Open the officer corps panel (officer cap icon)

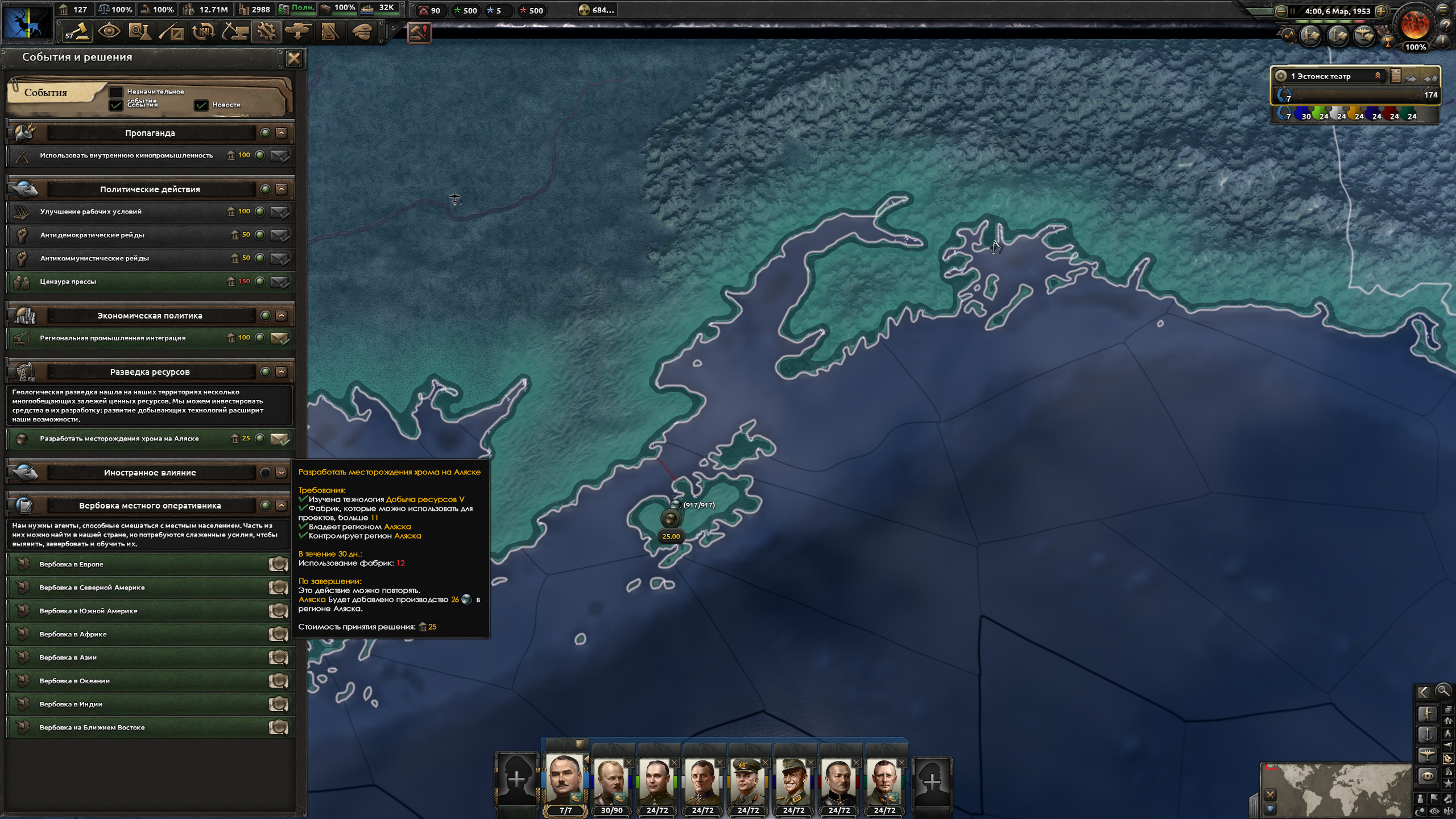361,31
